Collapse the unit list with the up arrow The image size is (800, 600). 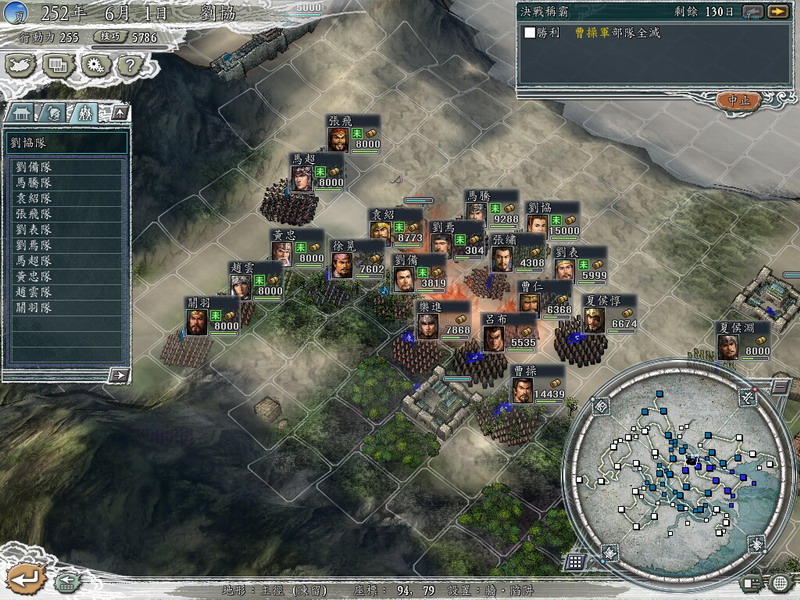click(x=118, y=112)
